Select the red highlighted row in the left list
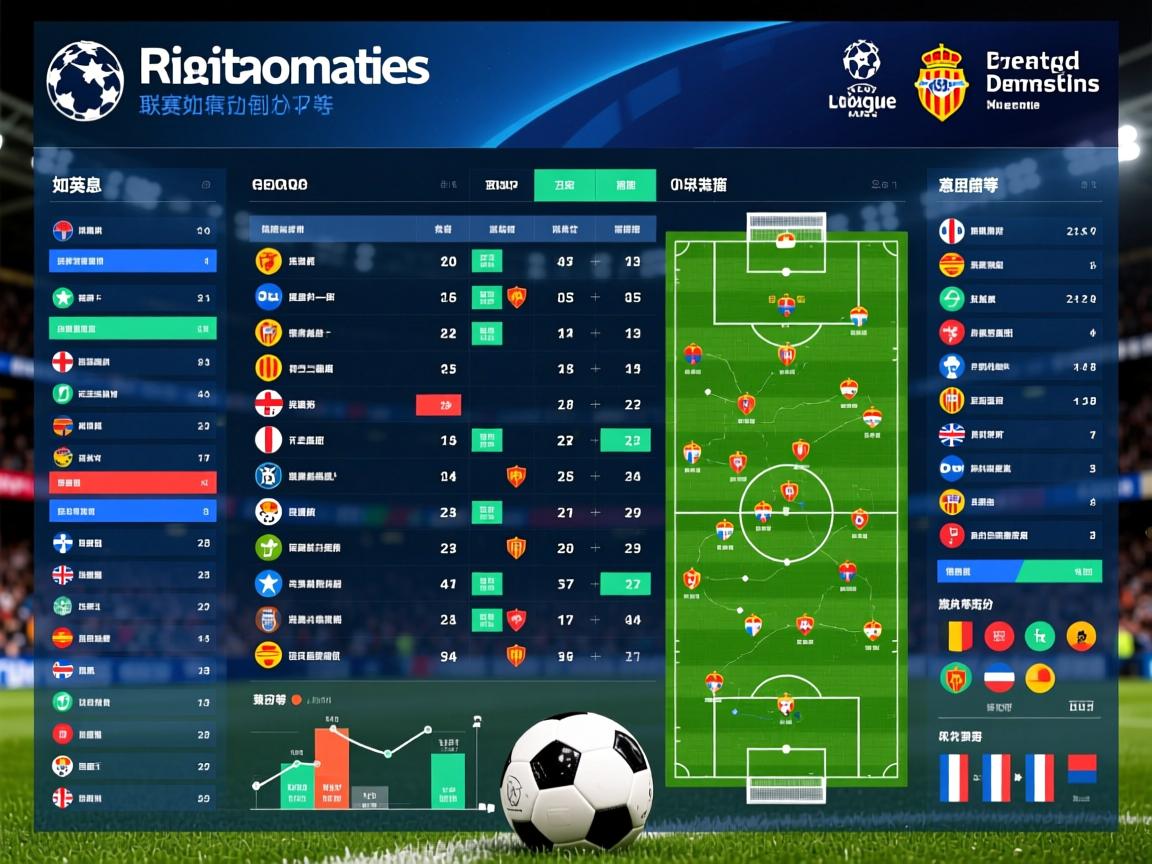The image size is (1152, 864). tap(132, 482)
